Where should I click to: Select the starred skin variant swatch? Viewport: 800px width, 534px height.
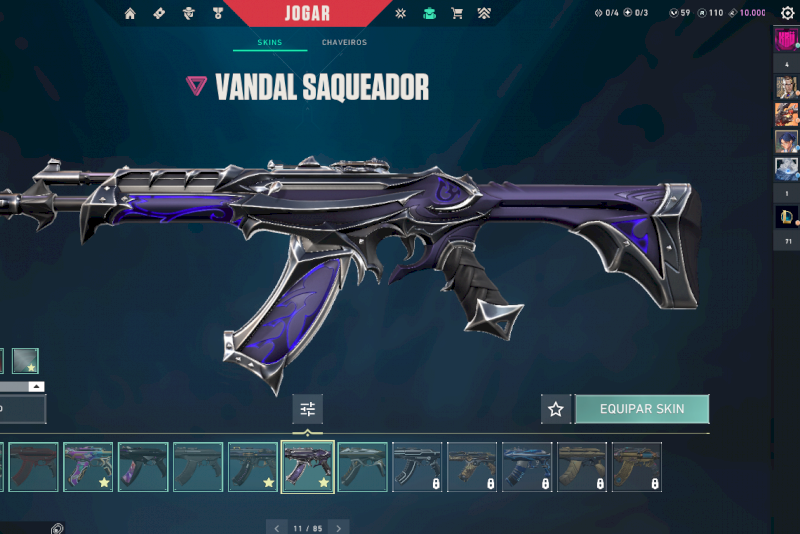(x=26, y=360)
